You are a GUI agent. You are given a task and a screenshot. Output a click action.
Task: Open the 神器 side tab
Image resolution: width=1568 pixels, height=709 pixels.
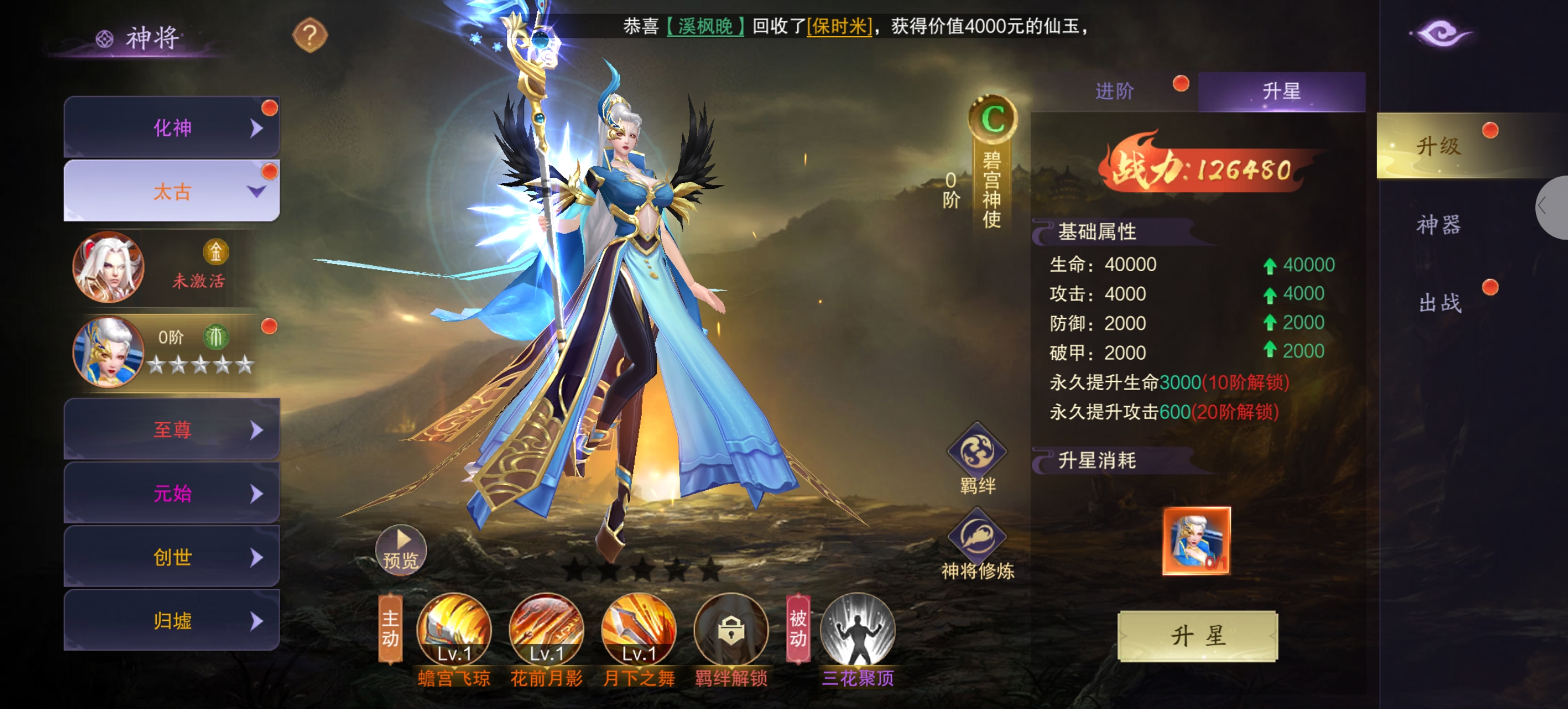click(x=1438, y=224)
